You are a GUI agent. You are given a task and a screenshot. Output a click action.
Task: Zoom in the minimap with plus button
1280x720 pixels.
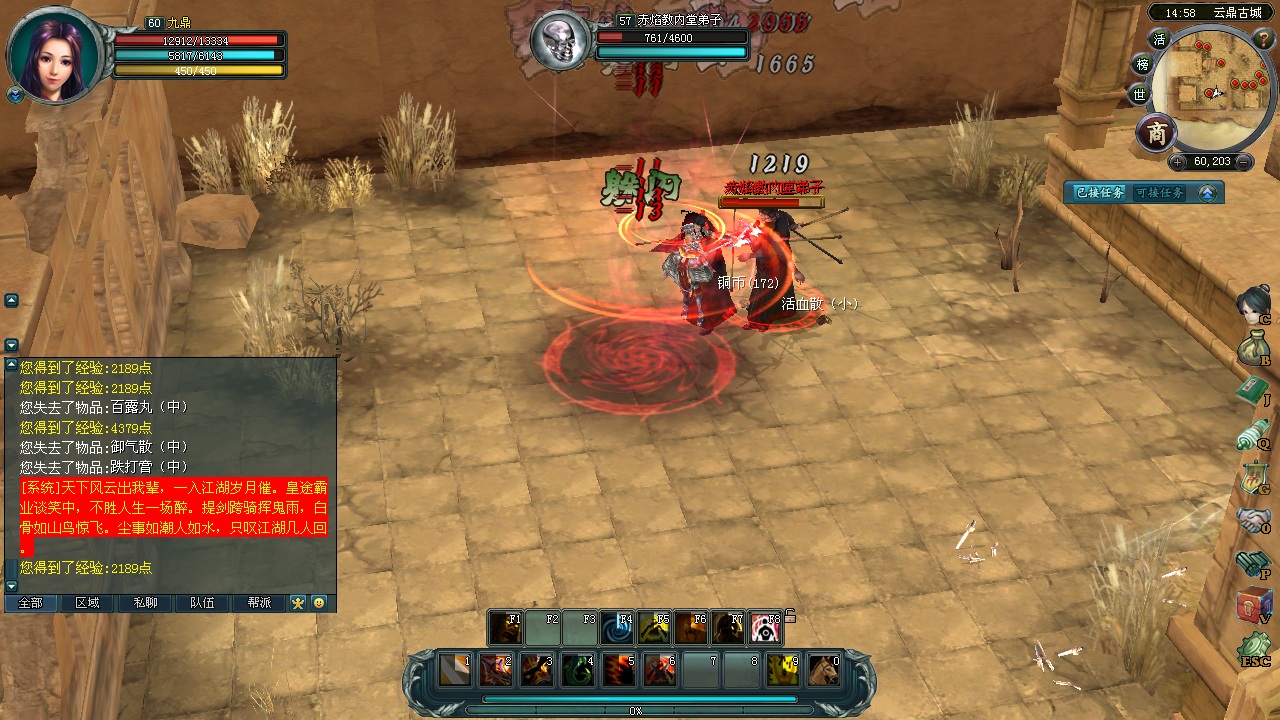click(1177, 162)
